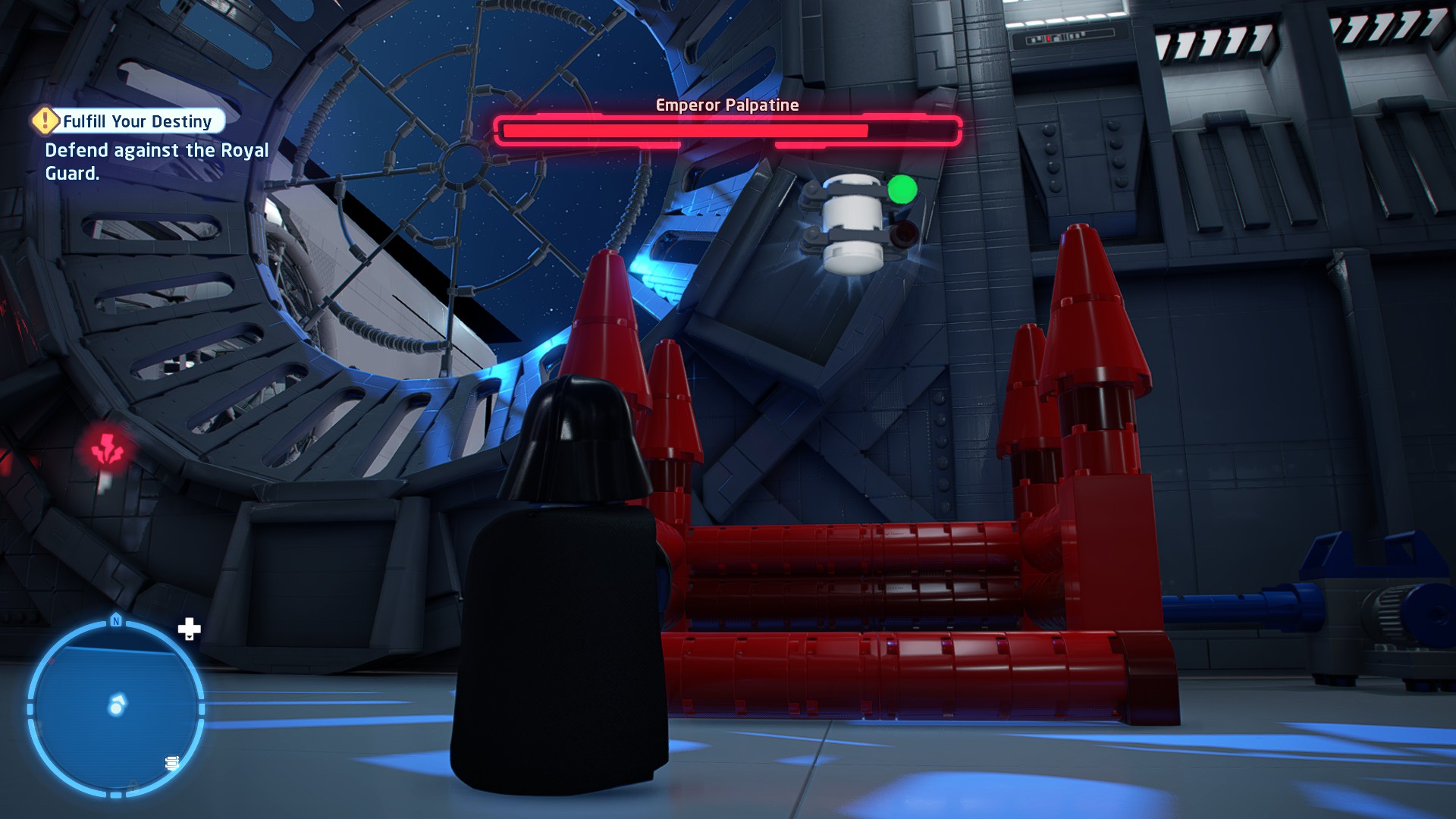Click the yellow exclamation mission icon
Image resolution: width=1456 pixels, height=819 pixels.
[45, 120]
